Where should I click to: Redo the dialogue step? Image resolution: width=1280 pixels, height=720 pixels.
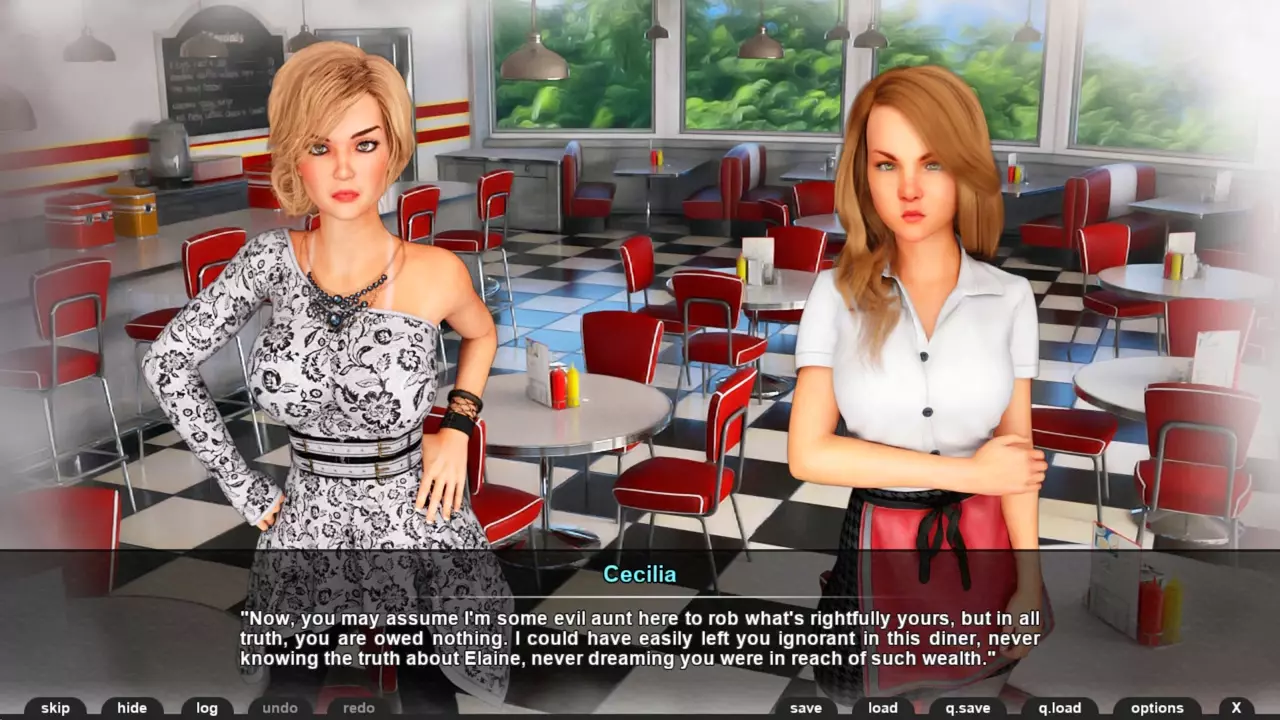[358, 708]
